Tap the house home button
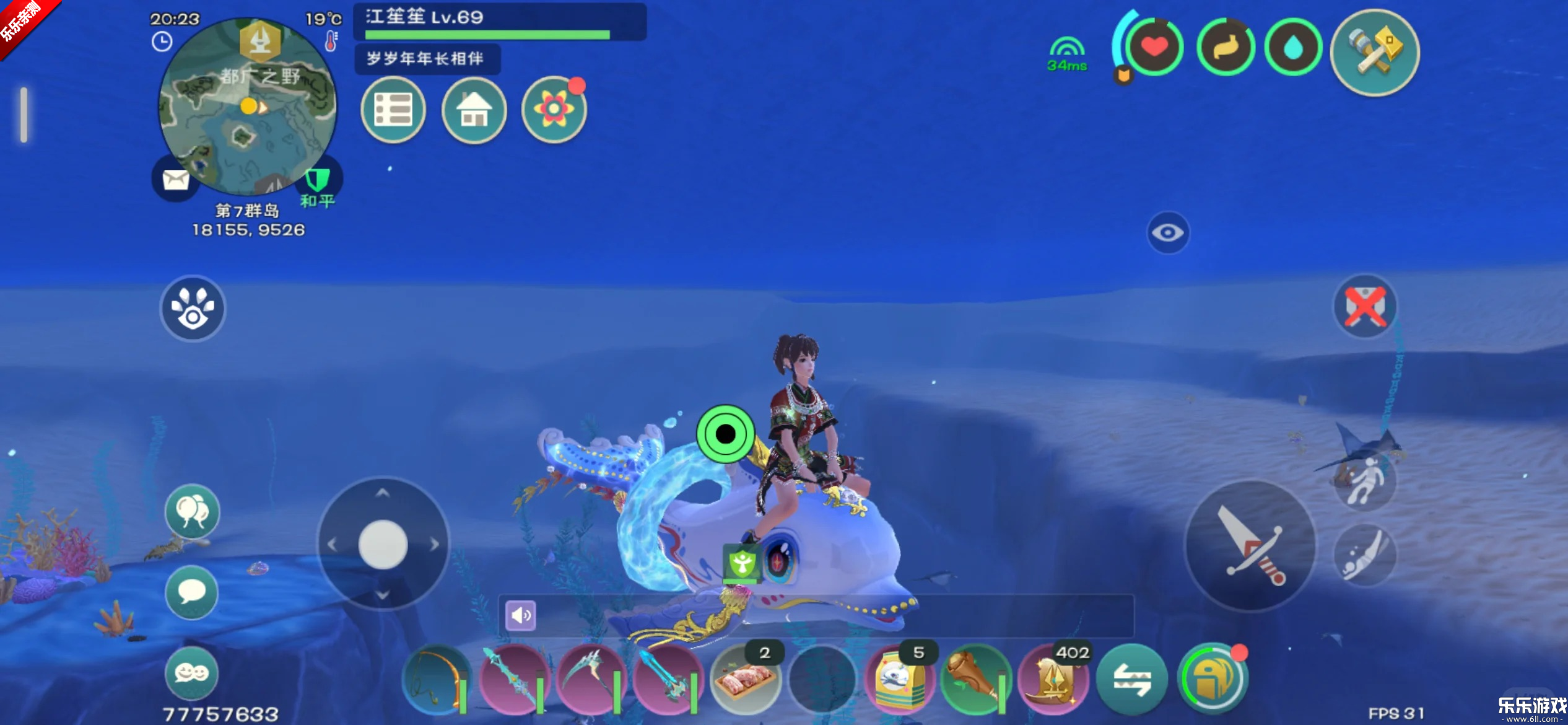The height and width of the screenshot is (725, 1568). click(474, 110)
